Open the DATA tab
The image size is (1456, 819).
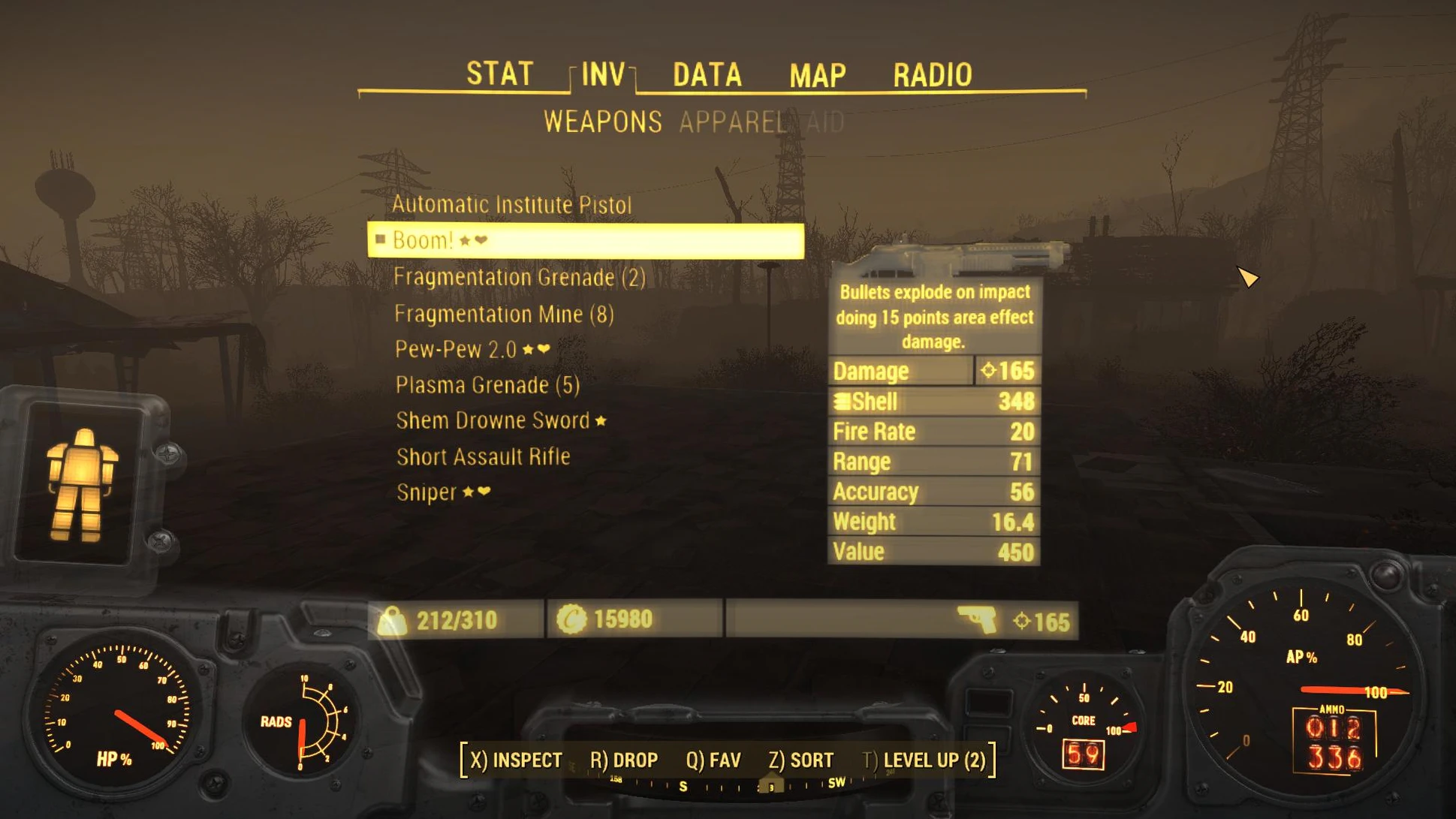707,74
